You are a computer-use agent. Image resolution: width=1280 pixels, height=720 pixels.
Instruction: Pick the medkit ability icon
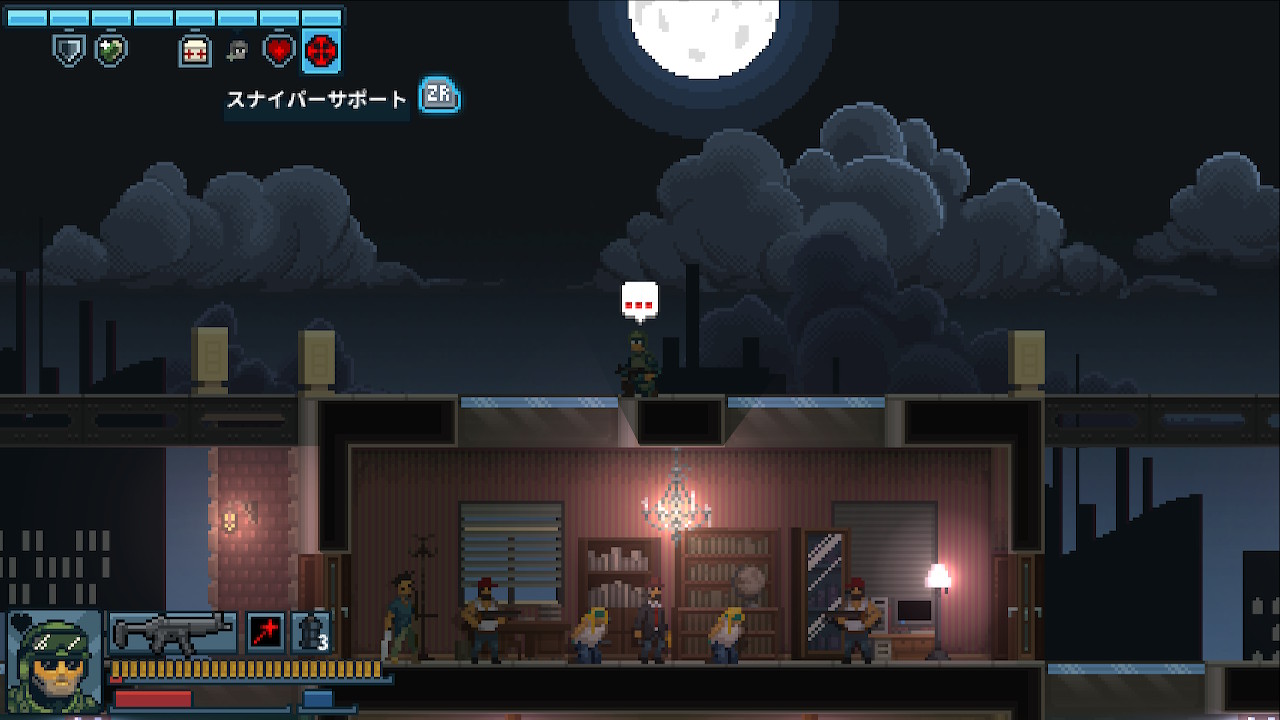tap(195, 51)
